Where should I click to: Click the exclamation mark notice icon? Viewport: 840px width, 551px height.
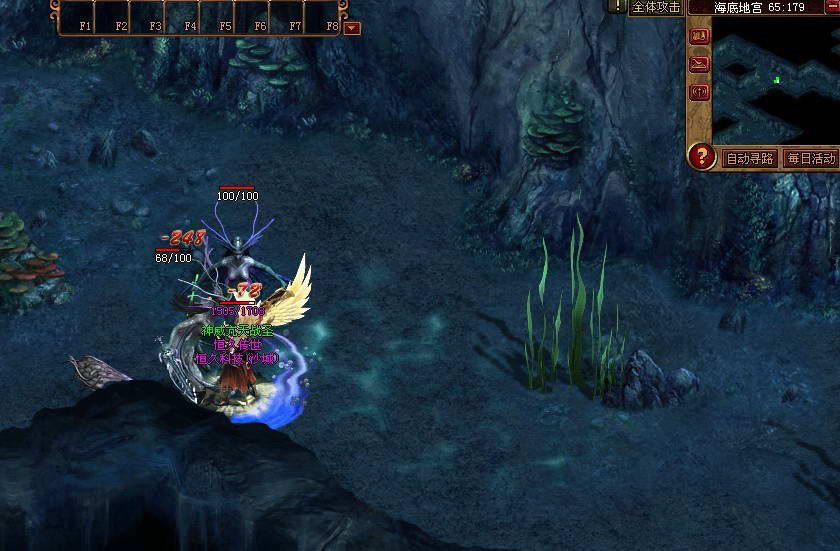point(617,6)
